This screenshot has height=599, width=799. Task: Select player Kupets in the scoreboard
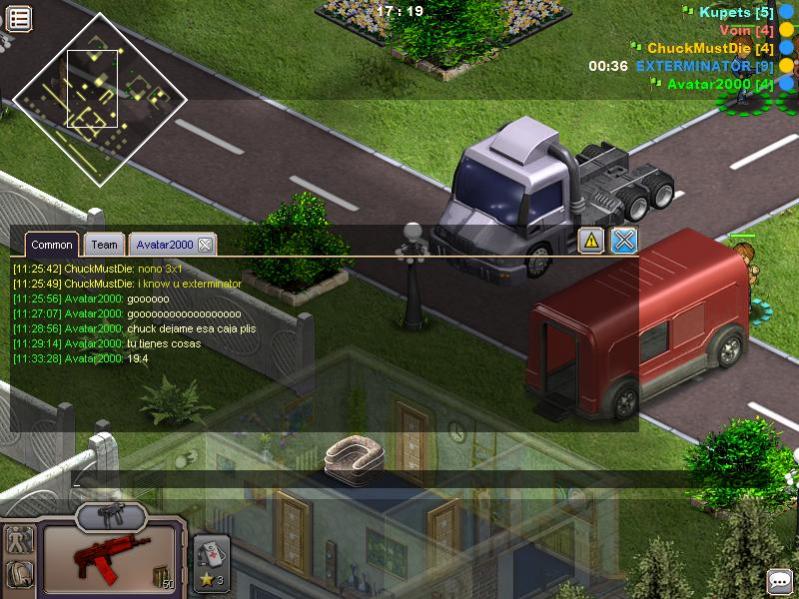click(x=737, y=13)
